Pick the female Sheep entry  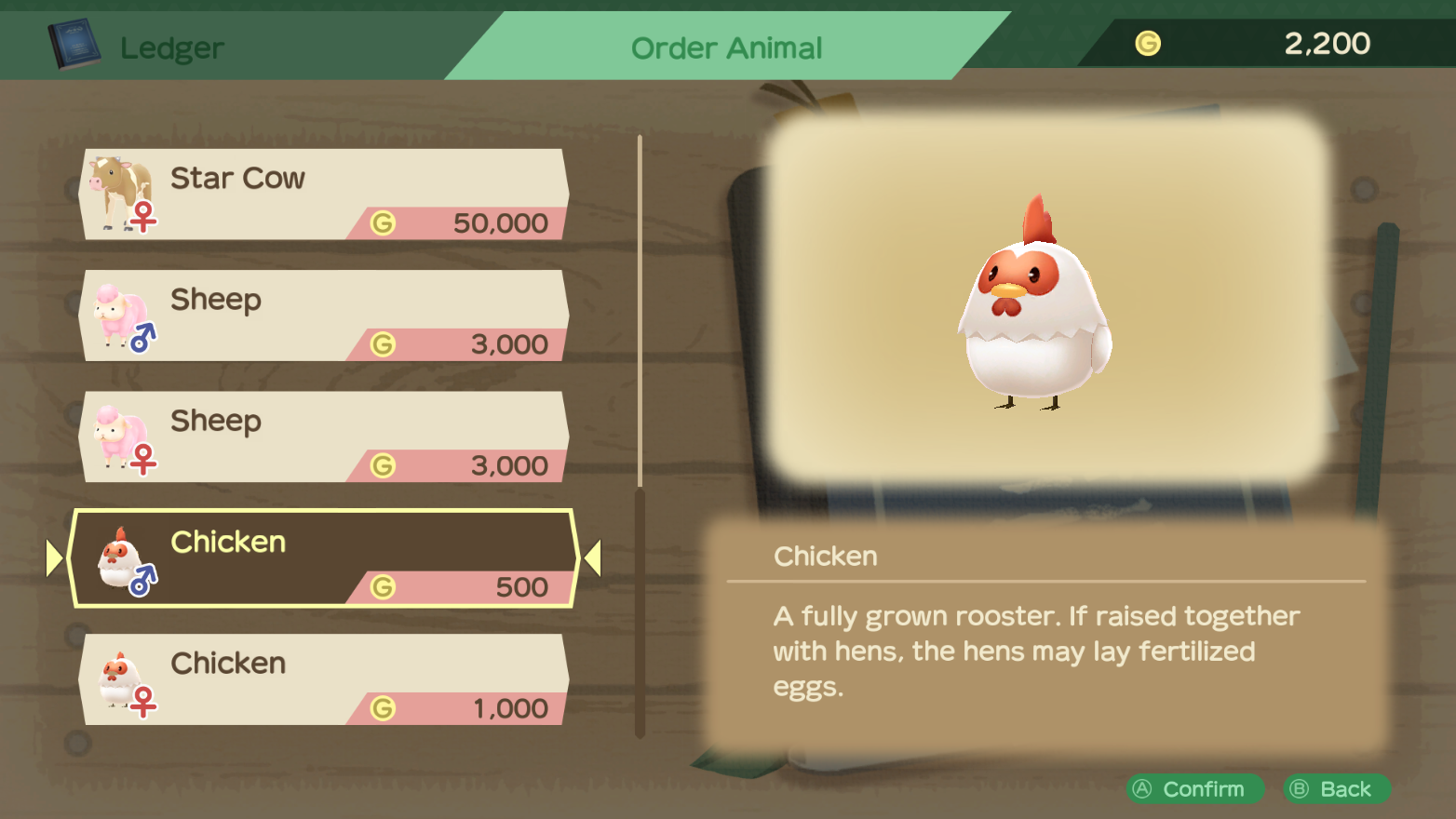pos(324,436)
